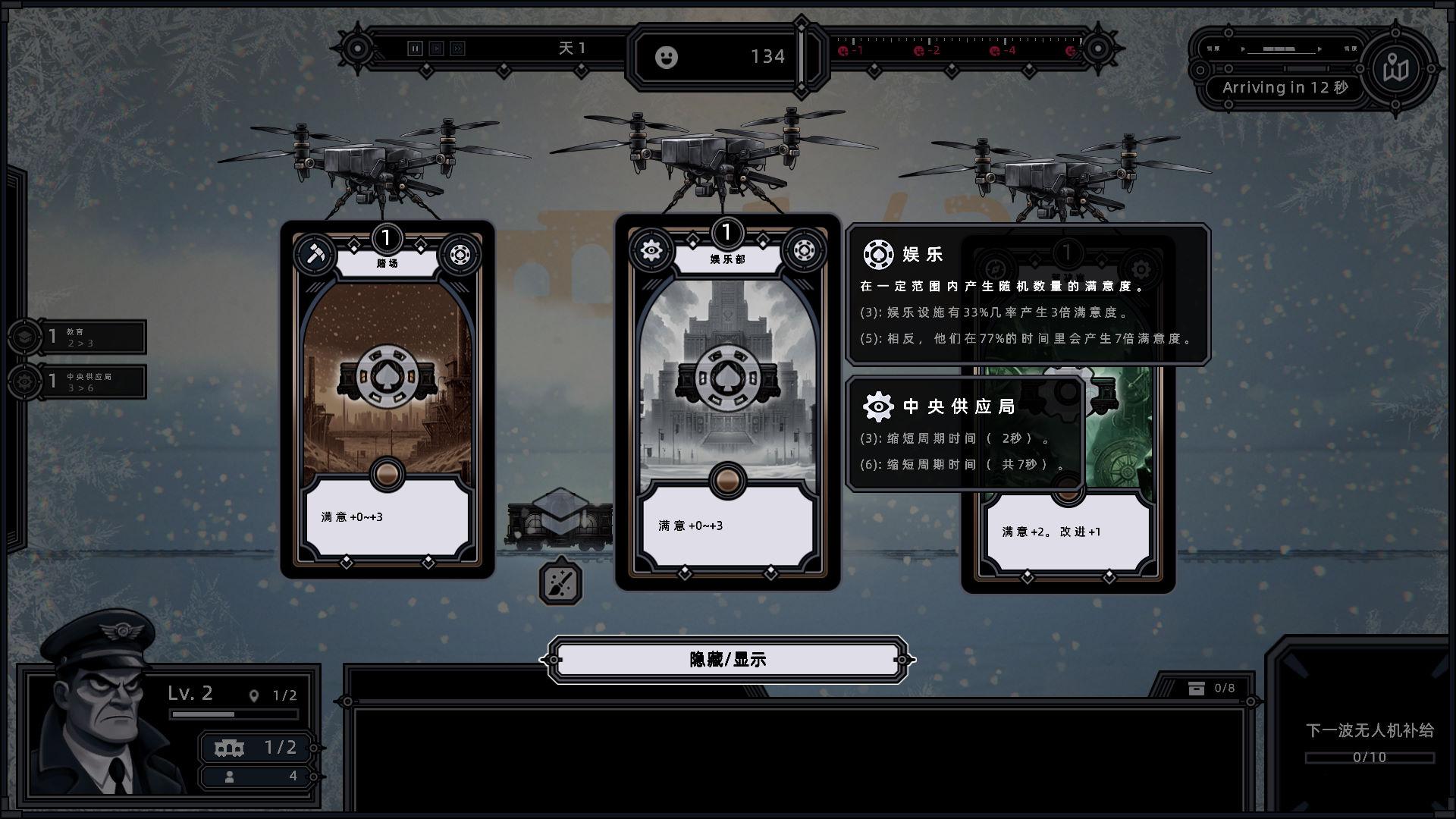Click the brush icon below the train car

coord(560,582)
